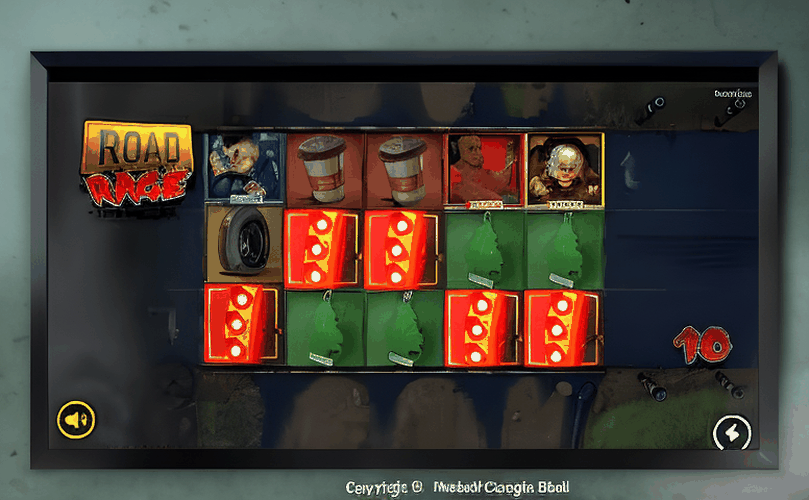Activate the lightning bolt button
This screenshot has height=500, width=809.
[731, 432]
